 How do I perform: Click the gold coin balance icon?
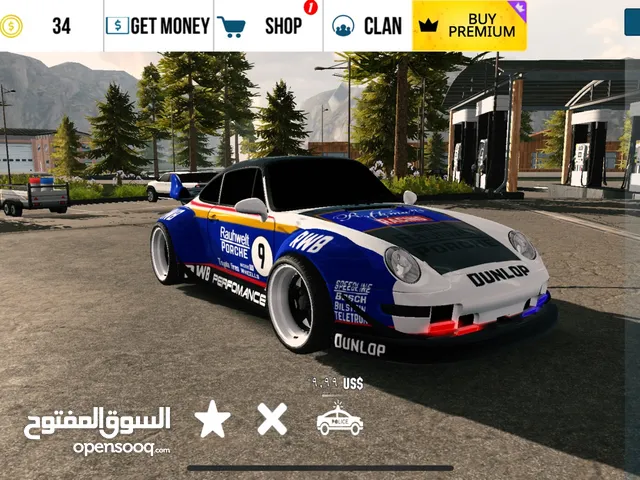pyautogui.click(x=12, y=26)
